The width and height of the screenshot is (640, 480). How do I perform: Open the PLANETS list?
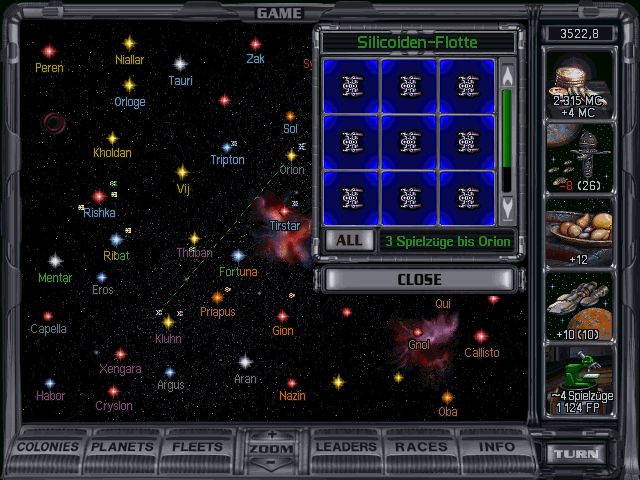[x=122, y=447]
